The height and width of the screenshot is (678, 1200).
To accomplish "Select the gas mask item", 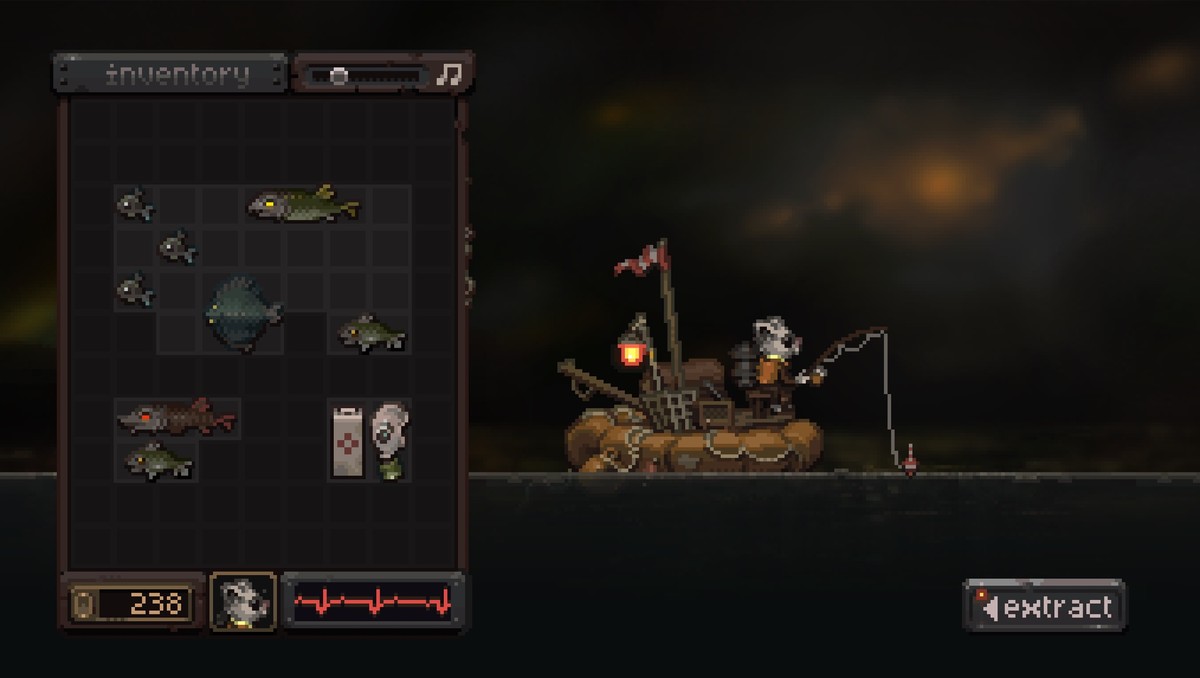I will tap(387, 438).
